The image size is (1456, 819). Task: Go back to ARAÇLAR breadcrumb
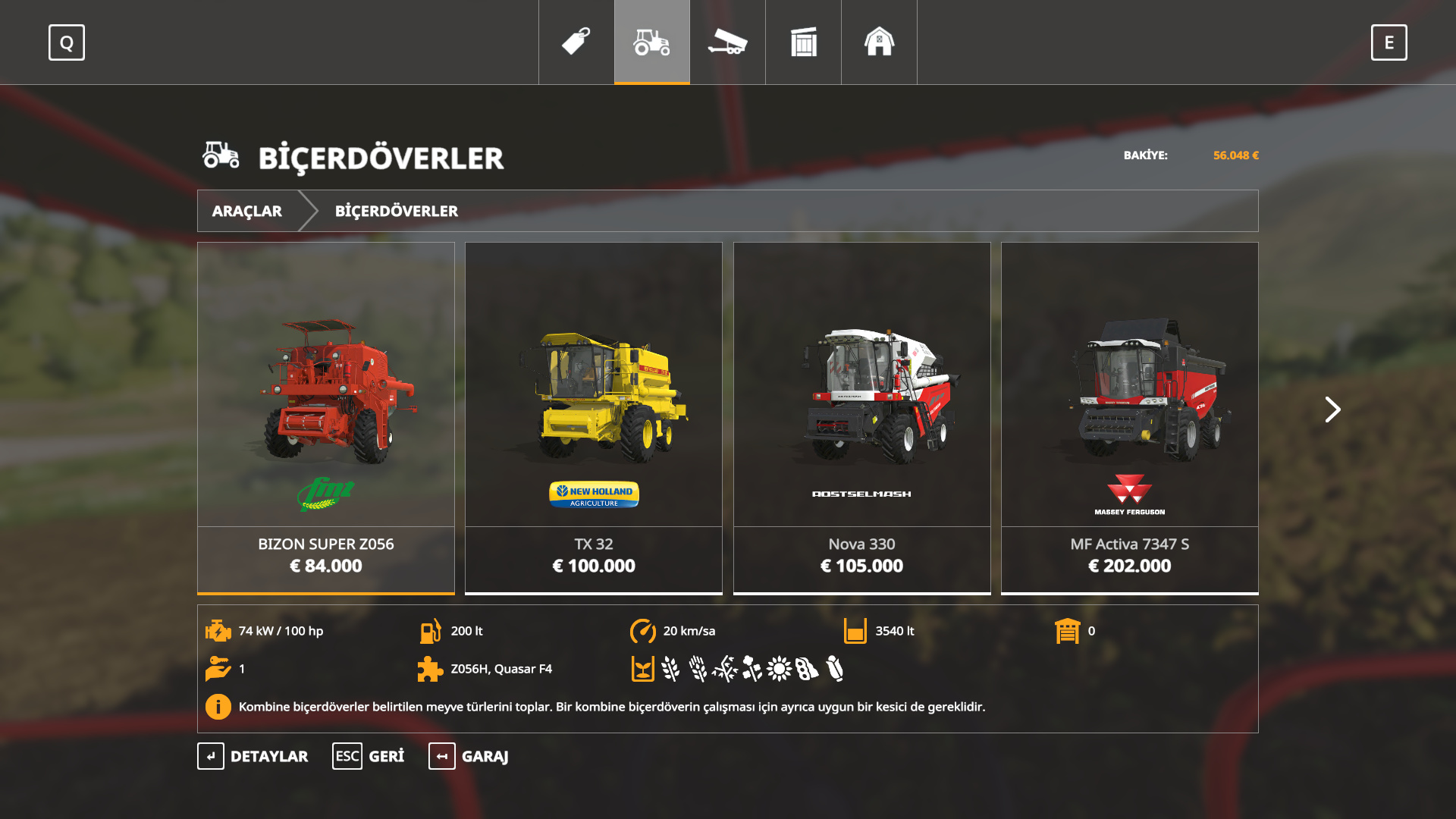click(x=247, y=211)
